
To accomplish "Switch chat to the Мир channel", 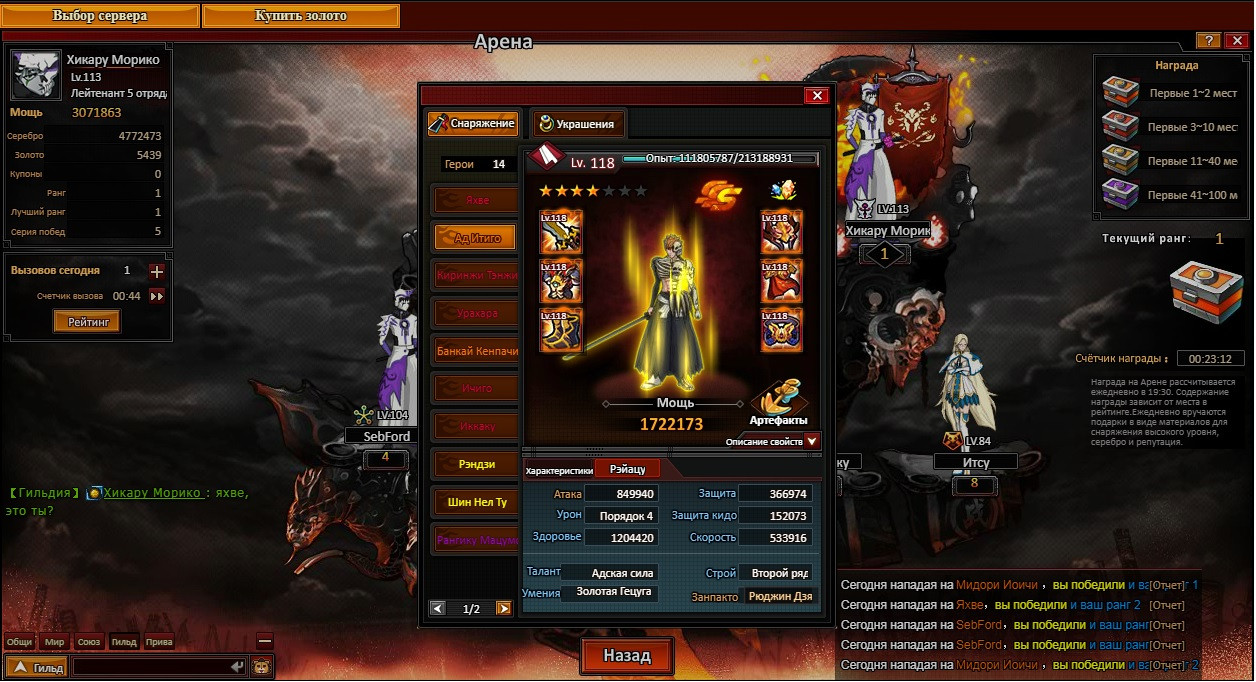I will 54,642.
